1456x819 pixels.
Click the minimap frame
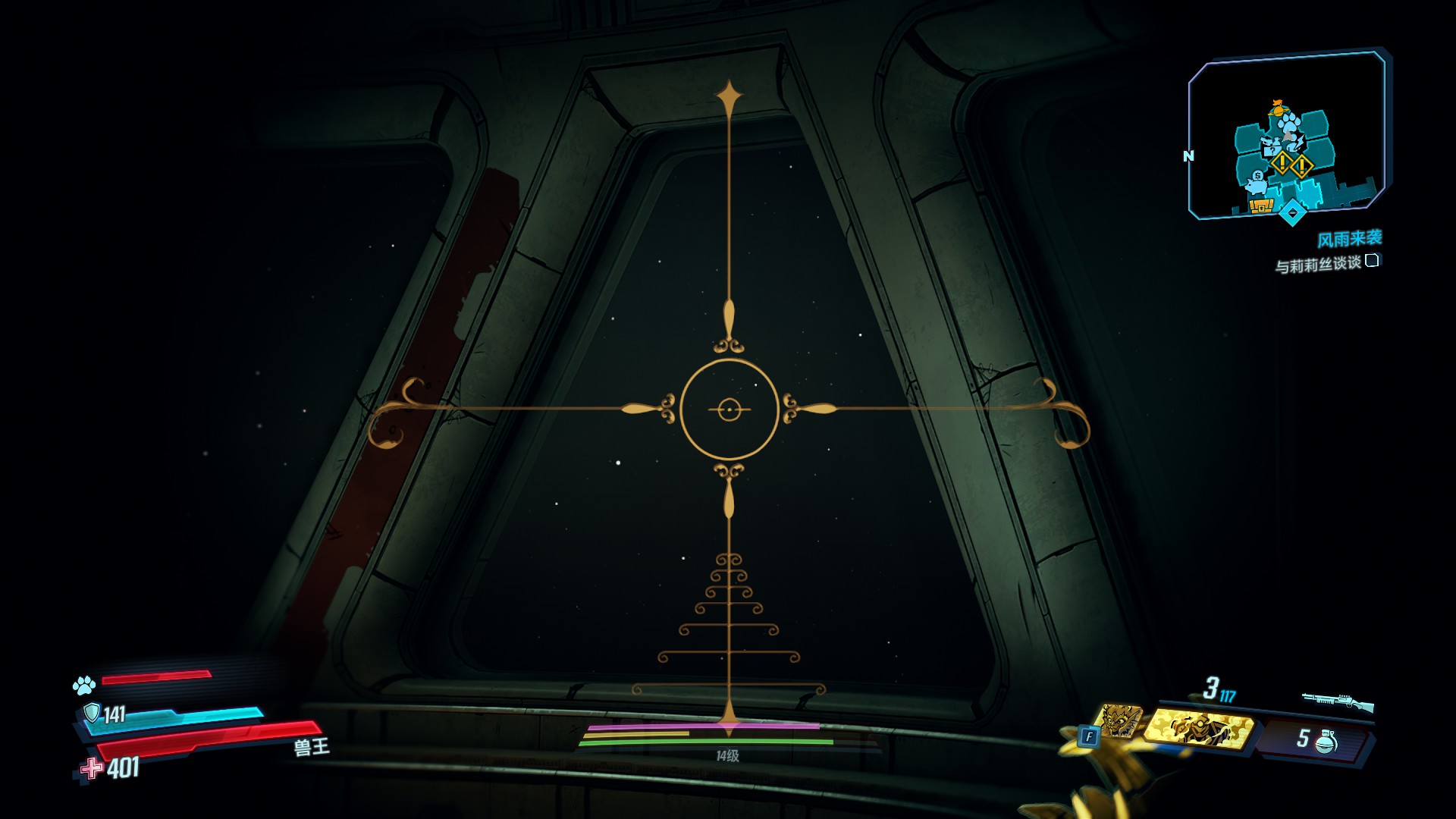point(1287,135)
